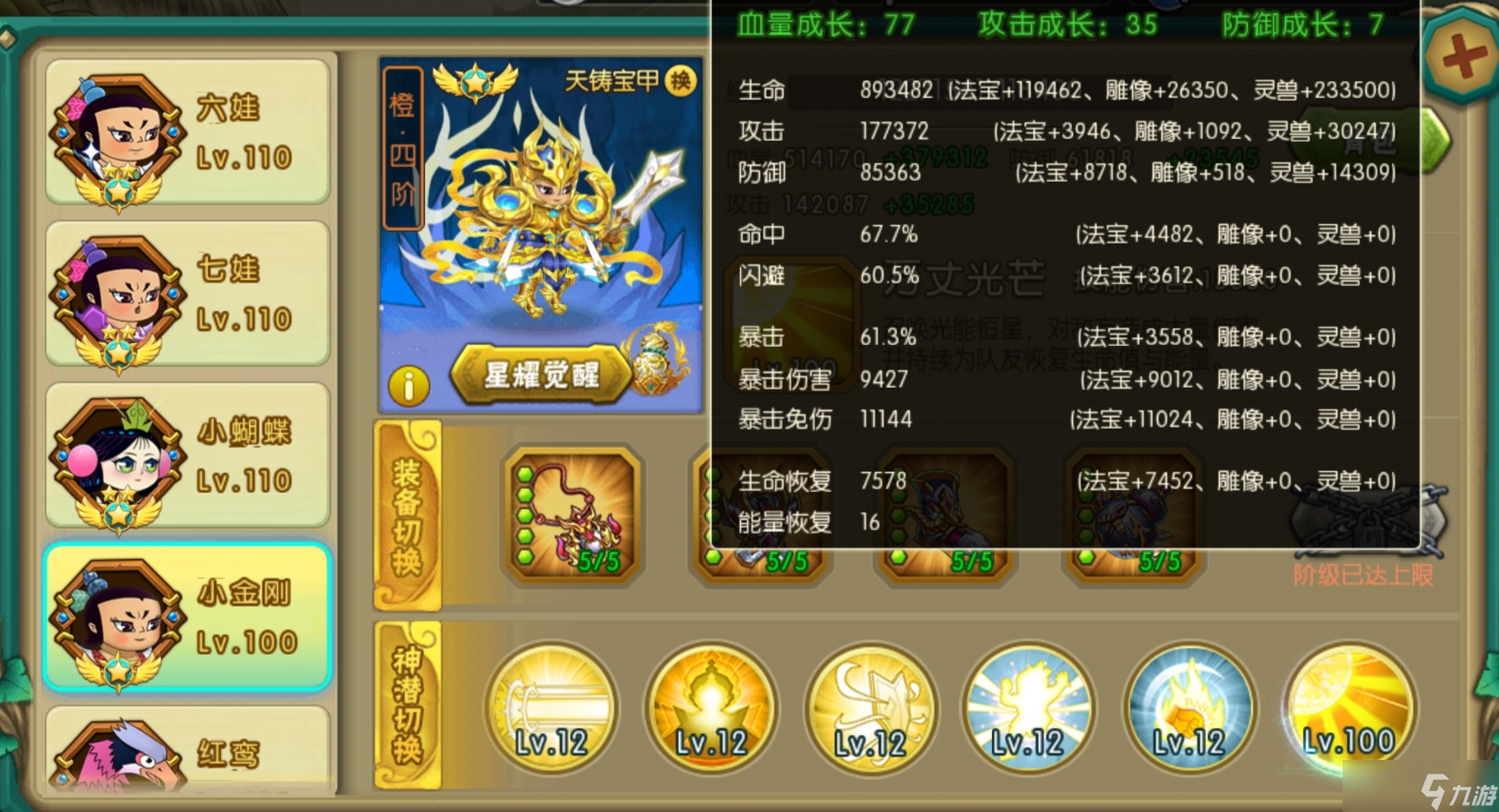Select character 六娃 in the roster
1499x812 pixels.
pos(187,130)
